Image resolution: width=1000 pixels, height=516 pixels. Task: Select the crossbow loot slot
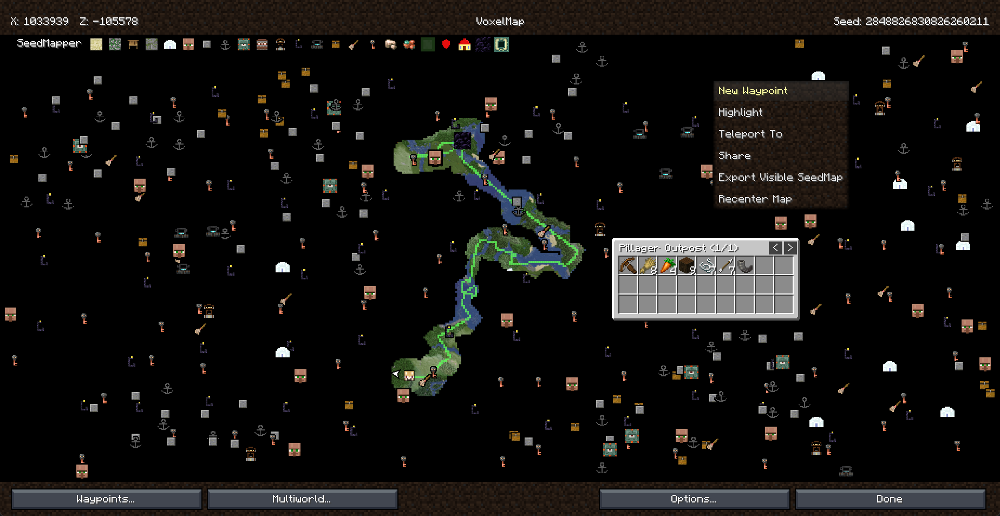(628, 266)
